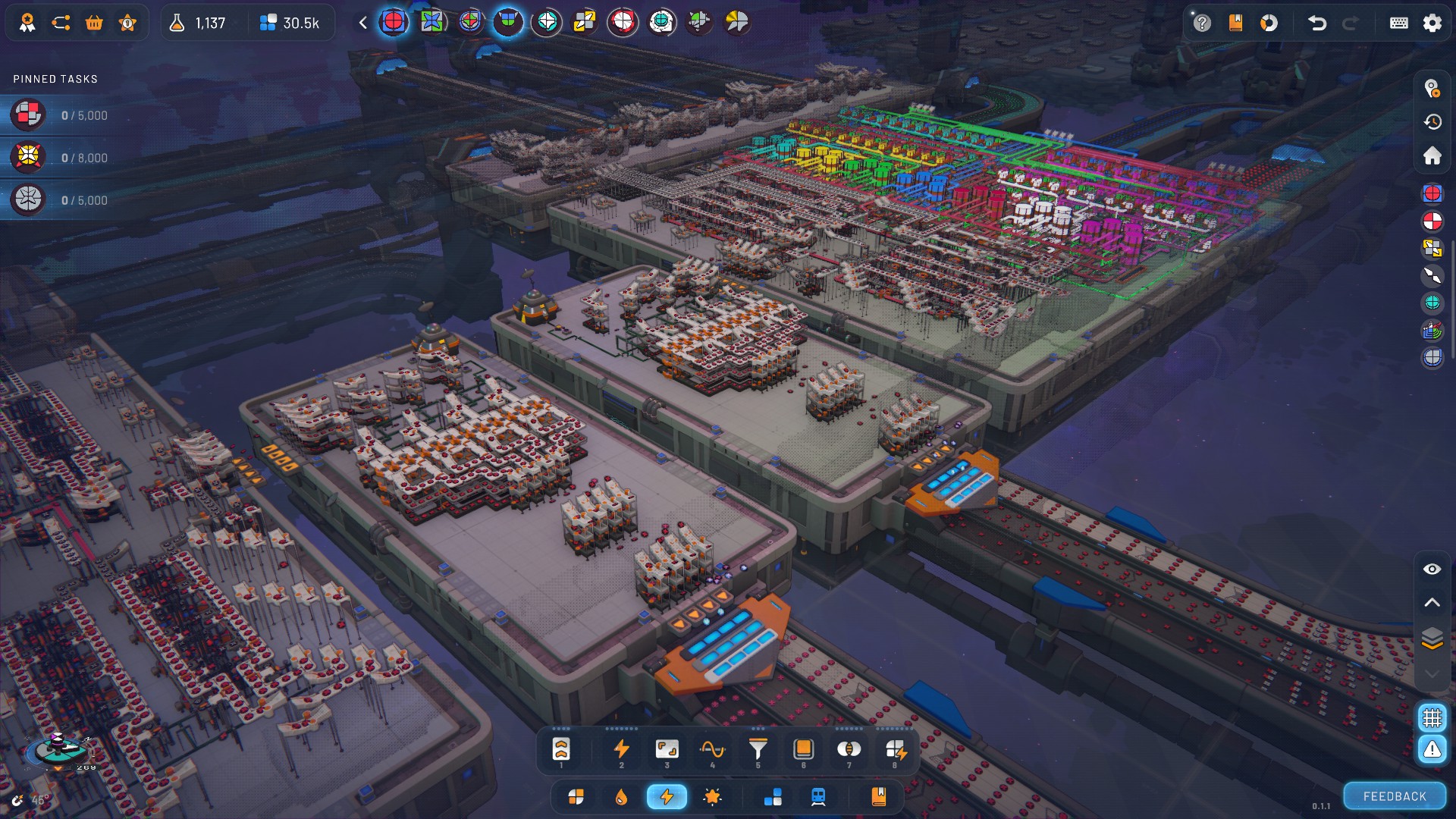Choose the sine wave tool, slot 4
1456x819 pixels.
712,750
